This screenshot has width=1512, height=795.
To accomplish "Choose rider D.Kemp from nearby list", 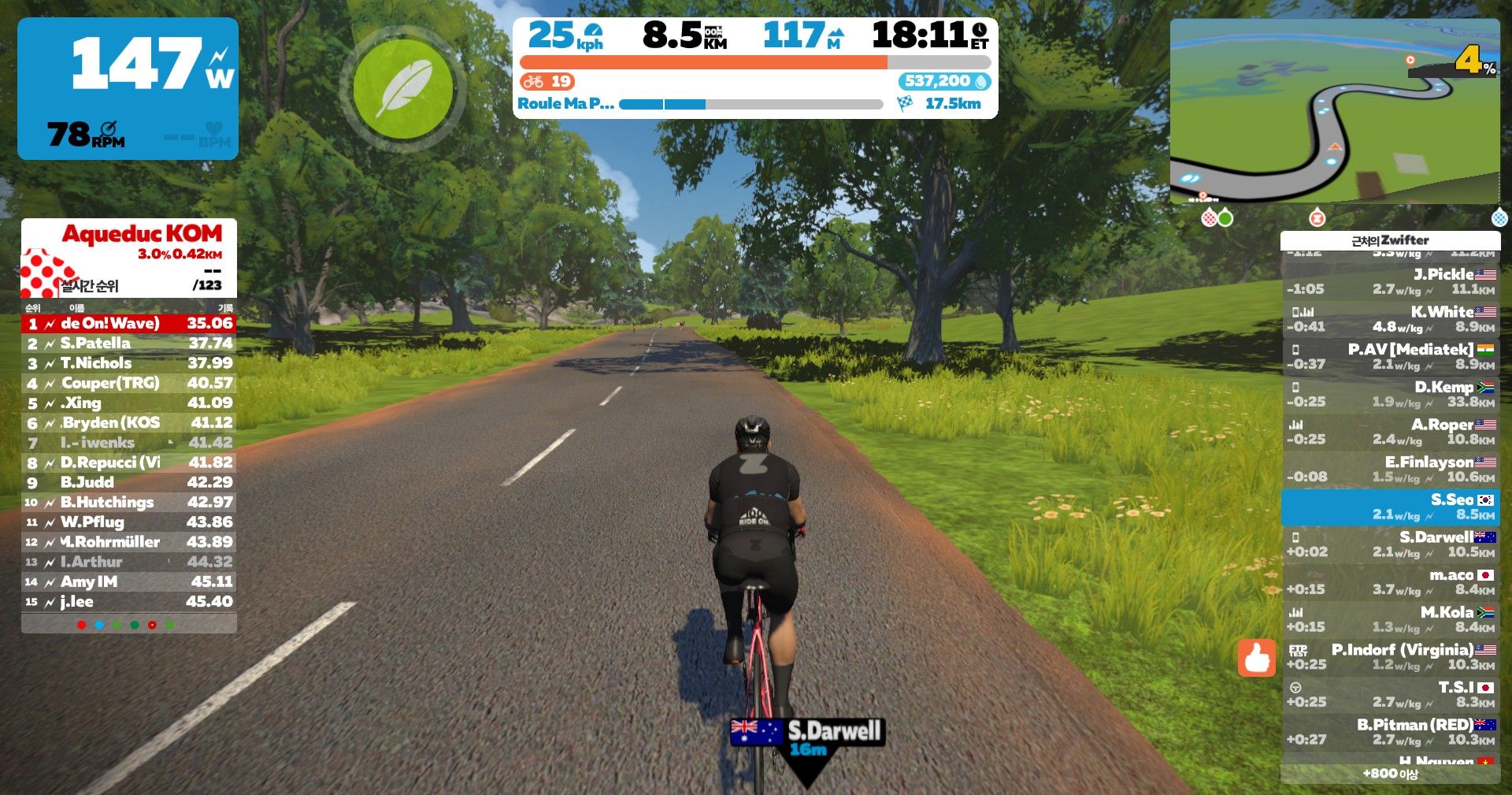I will 1391,394.
